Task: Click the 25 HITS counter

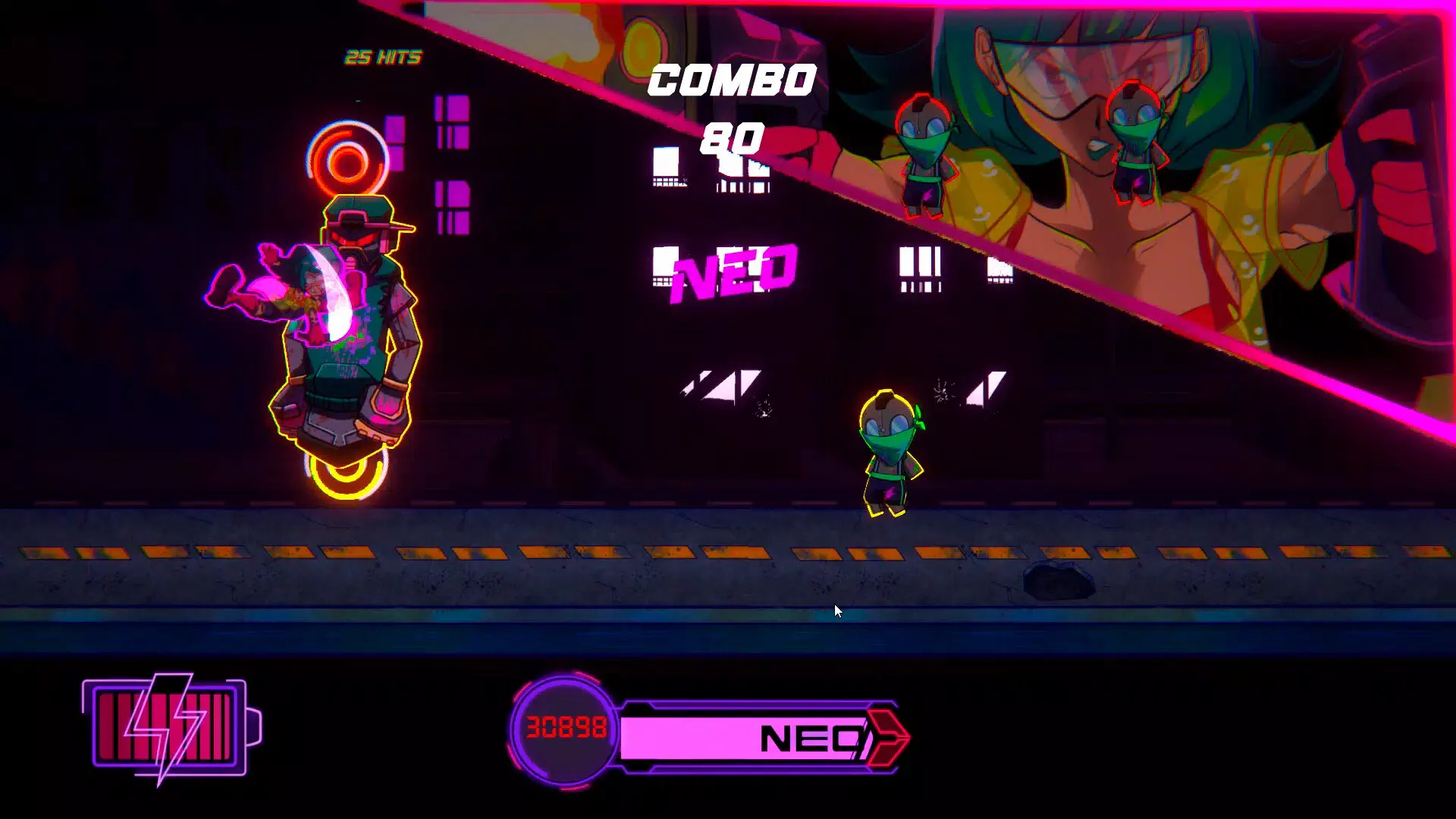Action: pos(383,55)
